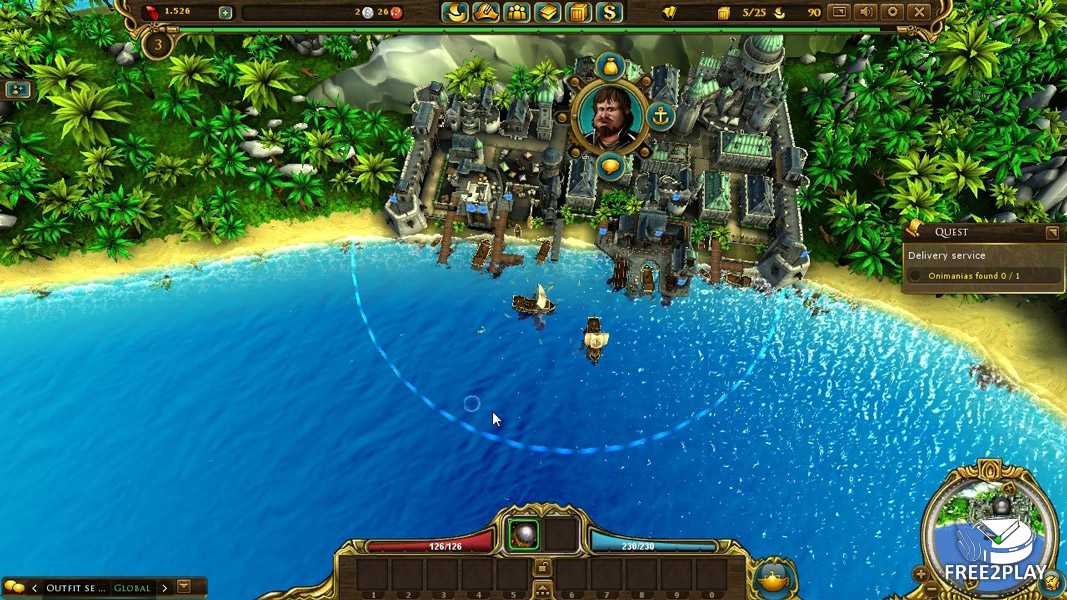The image size is (1067, 600).
Task: Add rubies with the green plus button
Action: tap(225, 13)
